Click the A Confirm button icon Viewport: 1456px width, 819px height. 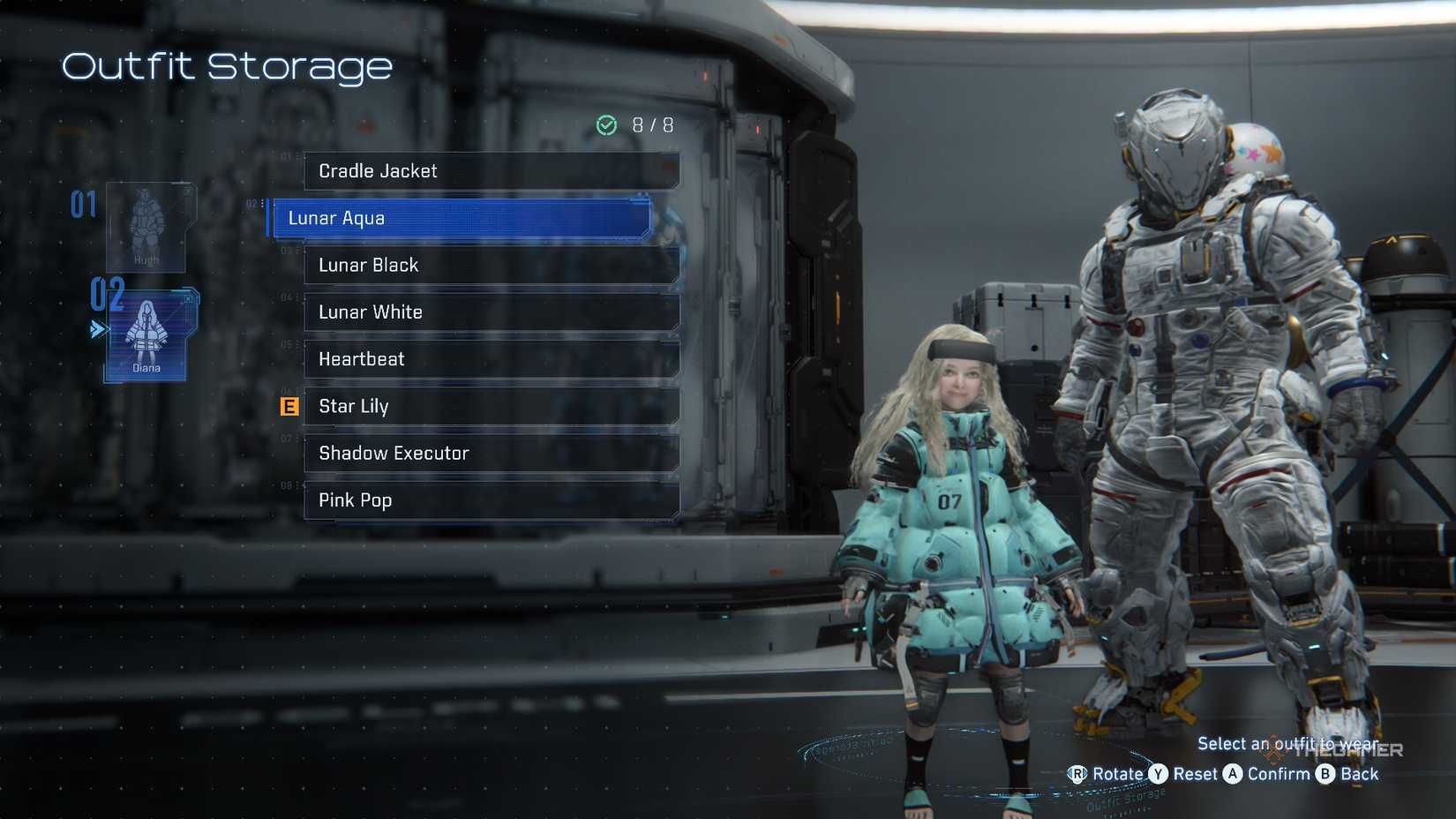tap(1235, 774)
